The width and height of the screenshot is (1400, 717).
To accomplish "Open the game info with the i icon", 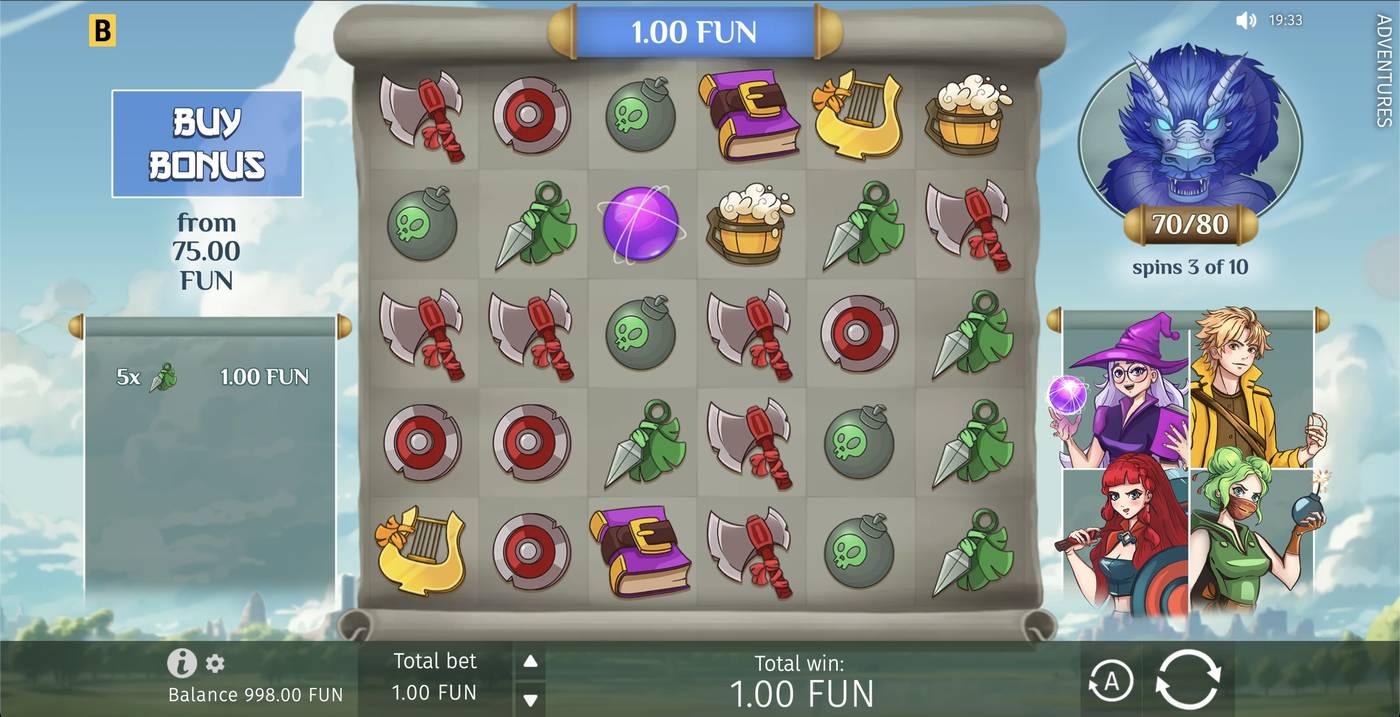I will [181, 663].
